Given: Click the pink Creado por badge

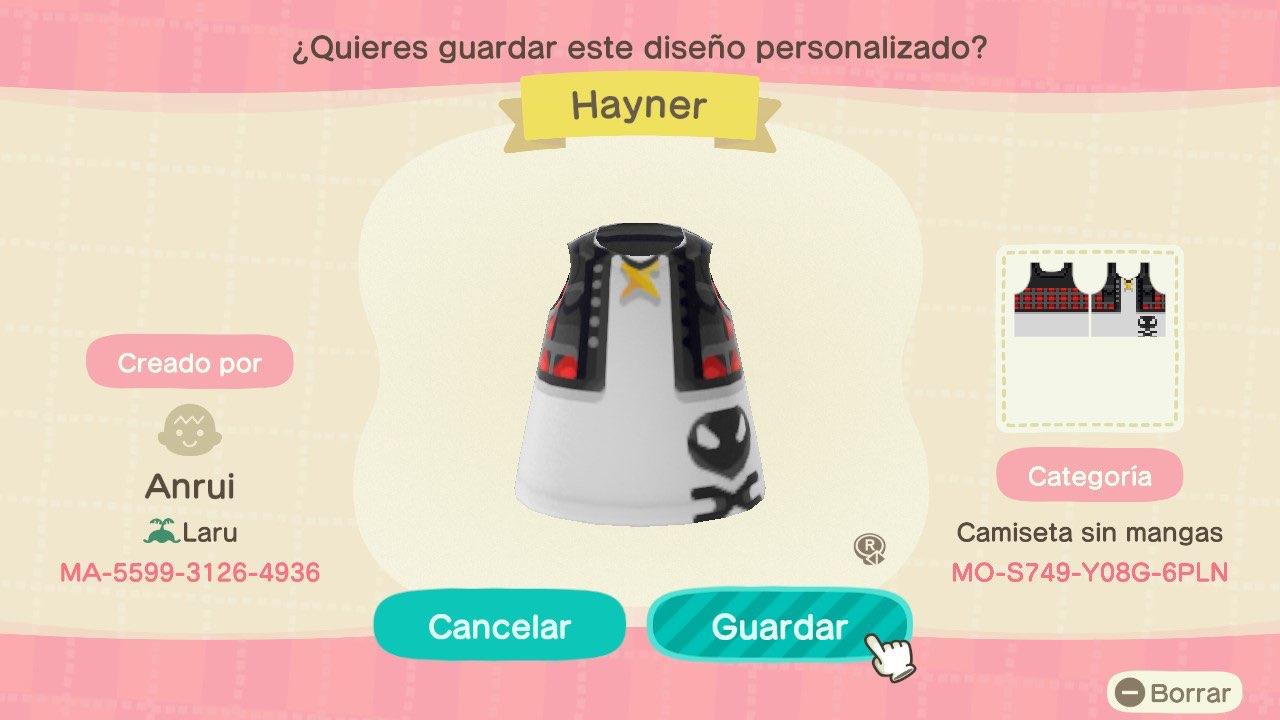Looking at the screenshot, I should [190, 362].
